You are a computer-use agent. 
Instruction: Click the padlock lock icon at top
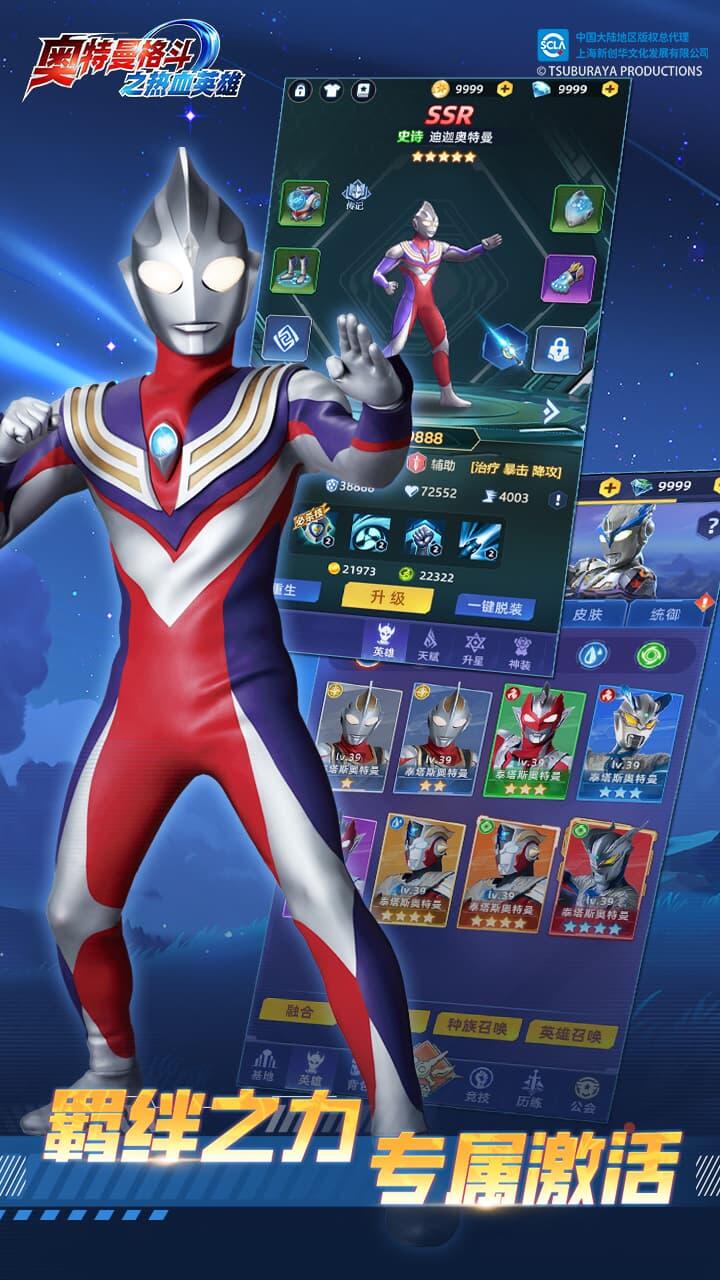tap(299, 90)
